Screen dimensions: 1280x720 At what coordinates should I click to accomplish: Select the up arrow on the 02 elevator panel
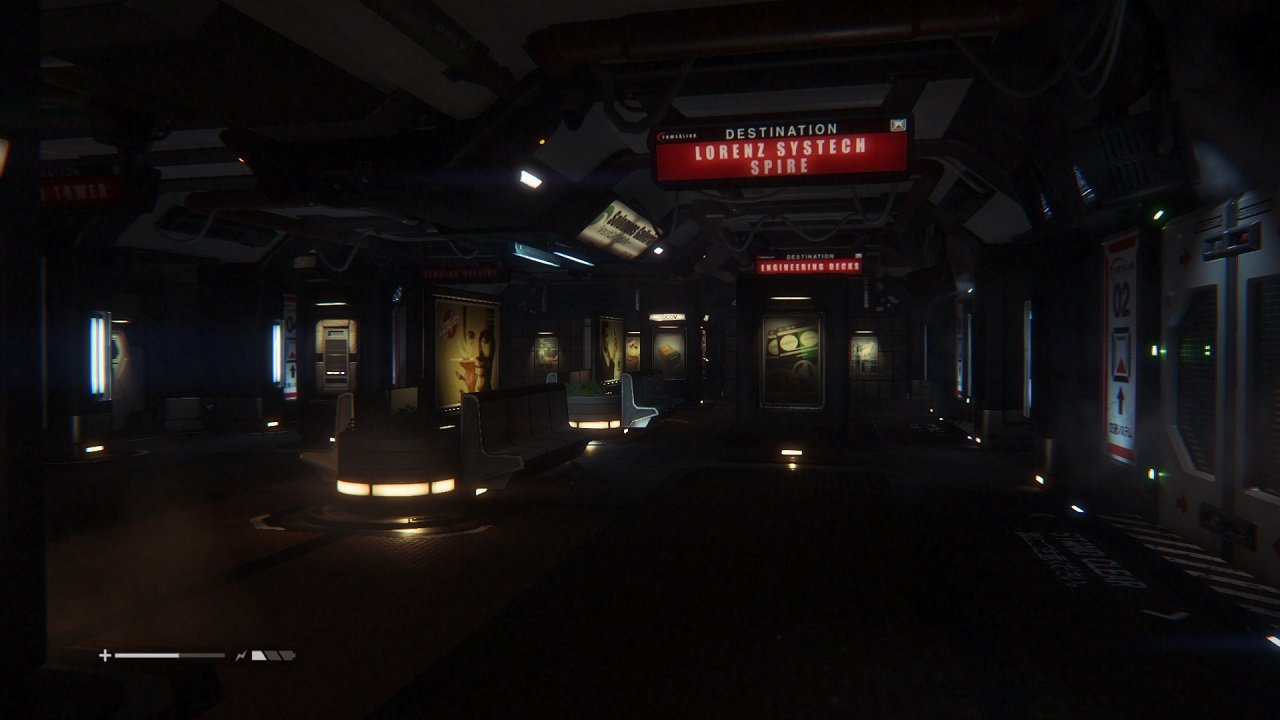tap(1121, 399)
